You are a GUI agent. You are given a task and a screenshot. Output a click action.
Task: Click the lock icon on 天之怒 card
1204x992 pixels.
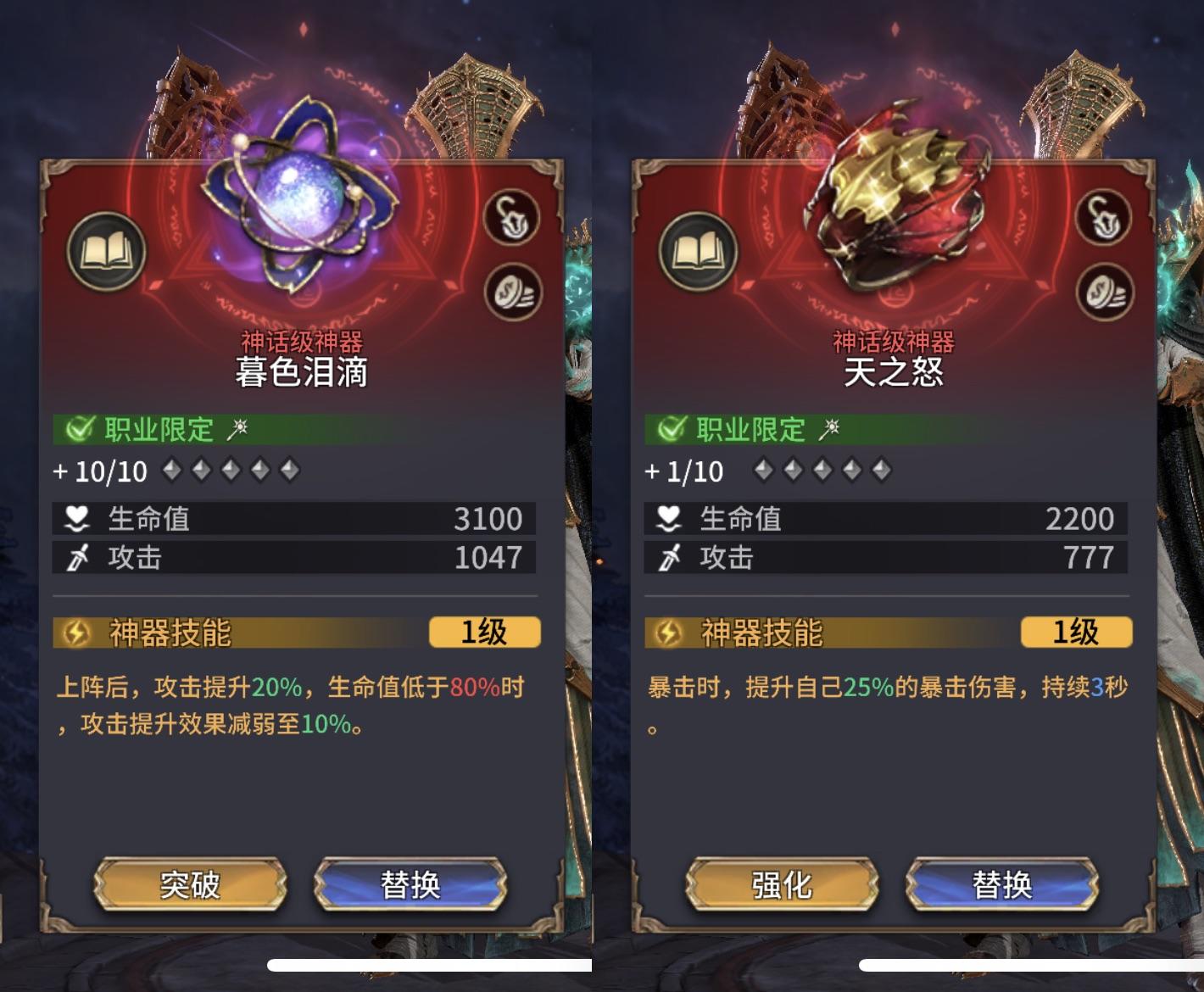[1103, 216]
